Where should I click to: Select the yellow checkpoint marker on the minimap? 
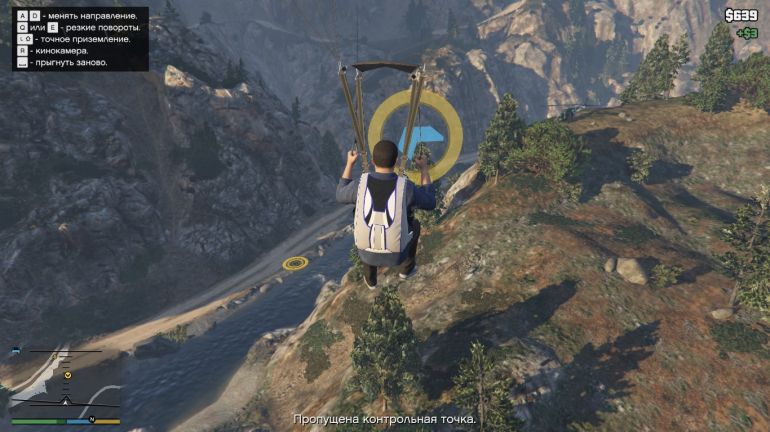pyautogui.click(x=67, y=375)
